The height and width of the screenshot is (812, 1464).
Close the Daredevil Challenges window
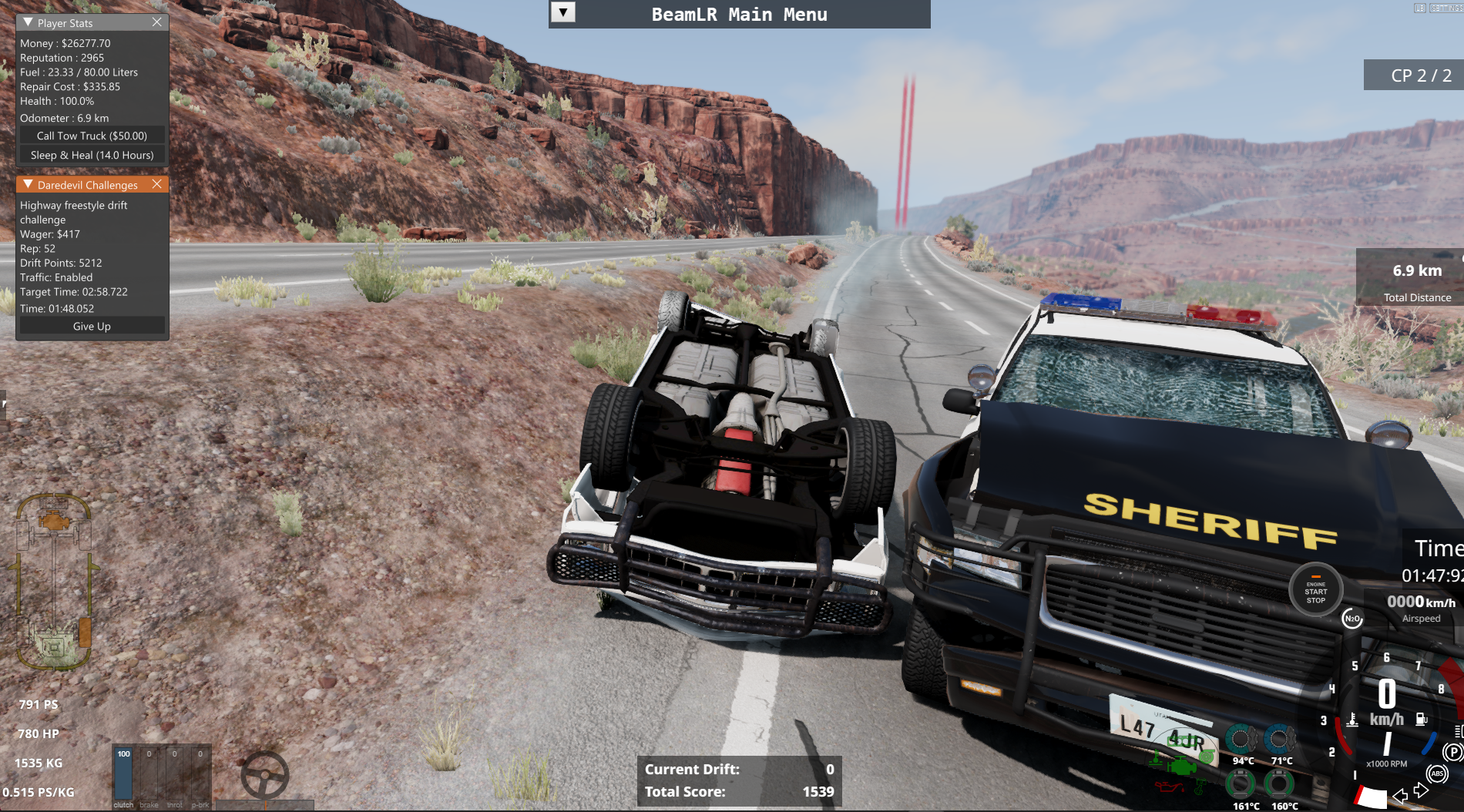pos(157,184)
